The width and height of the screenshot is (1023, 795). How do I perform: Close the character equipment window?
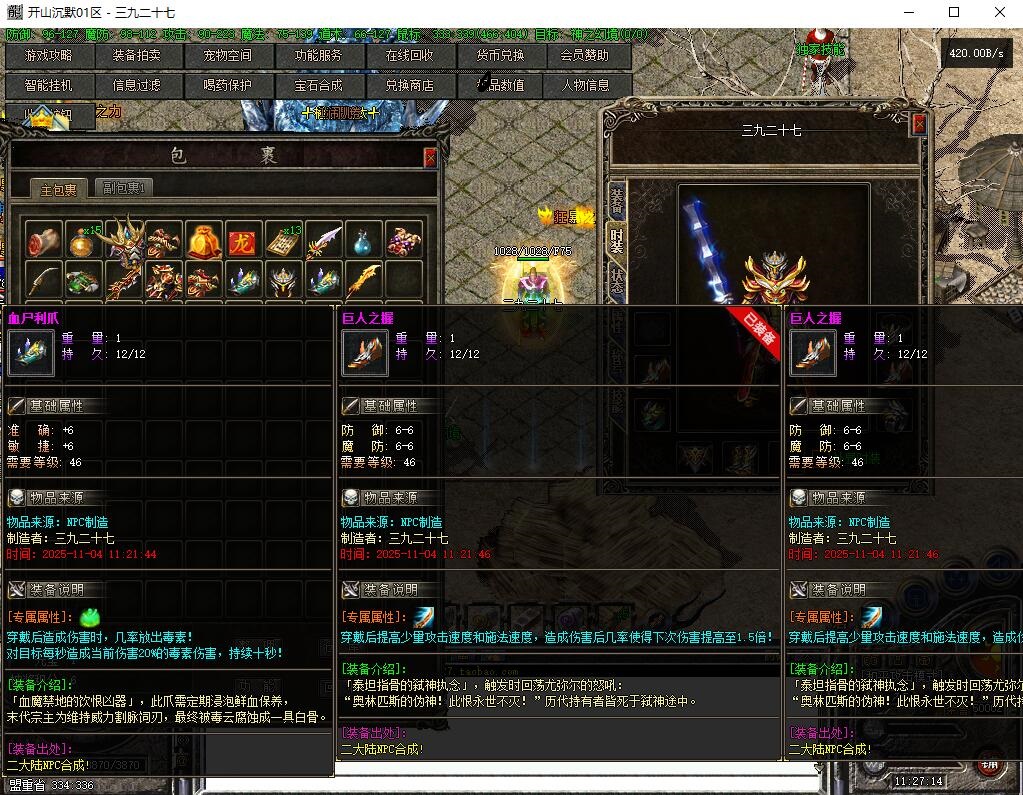tap(919, 124)
